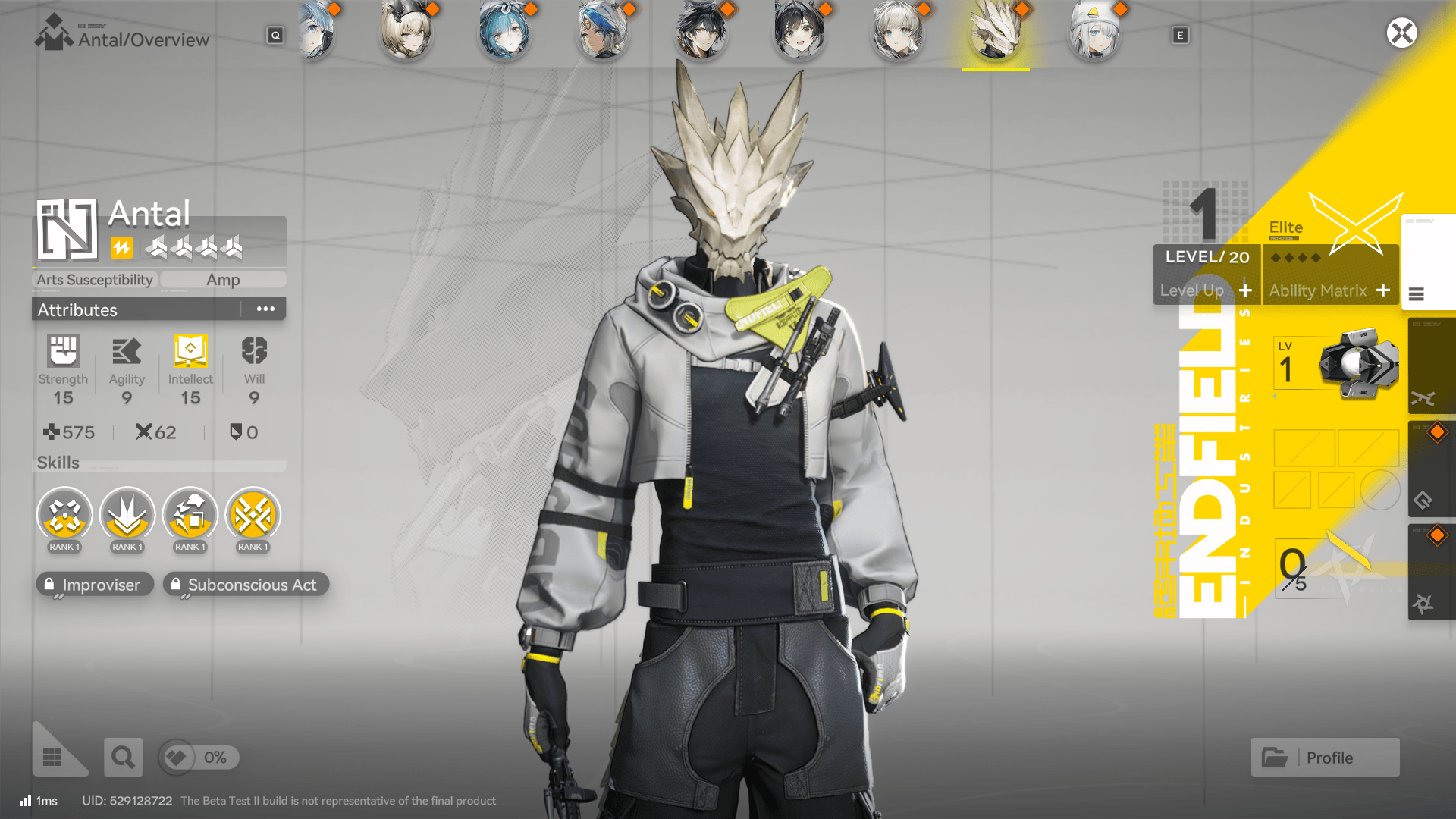
Task: Click the locked Improviser talent
Action: point(94,584)
